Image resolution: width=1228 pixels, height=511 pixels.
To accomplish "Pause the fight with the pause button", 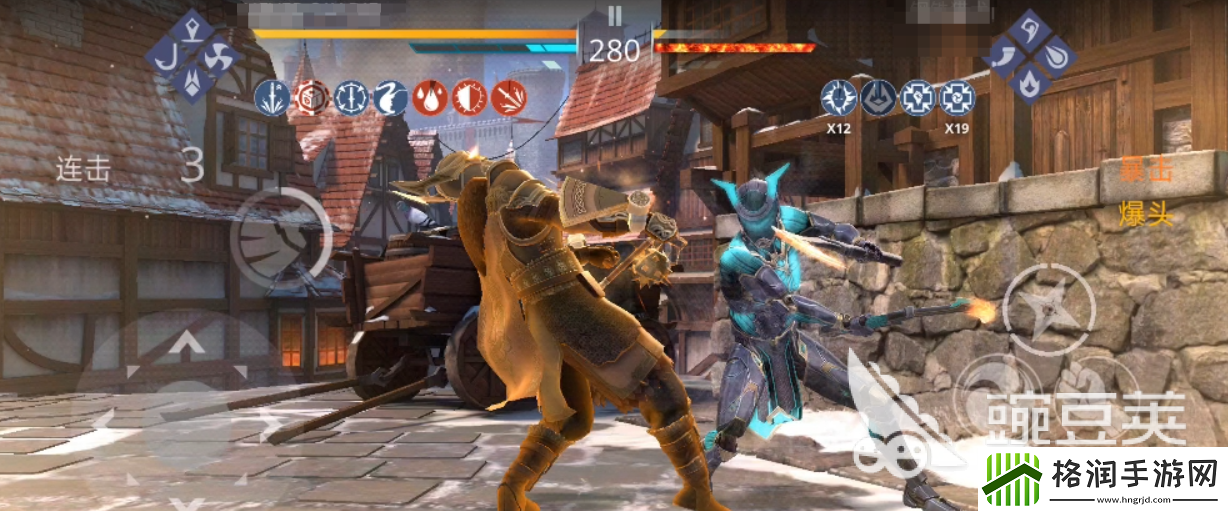I will 615,15.
